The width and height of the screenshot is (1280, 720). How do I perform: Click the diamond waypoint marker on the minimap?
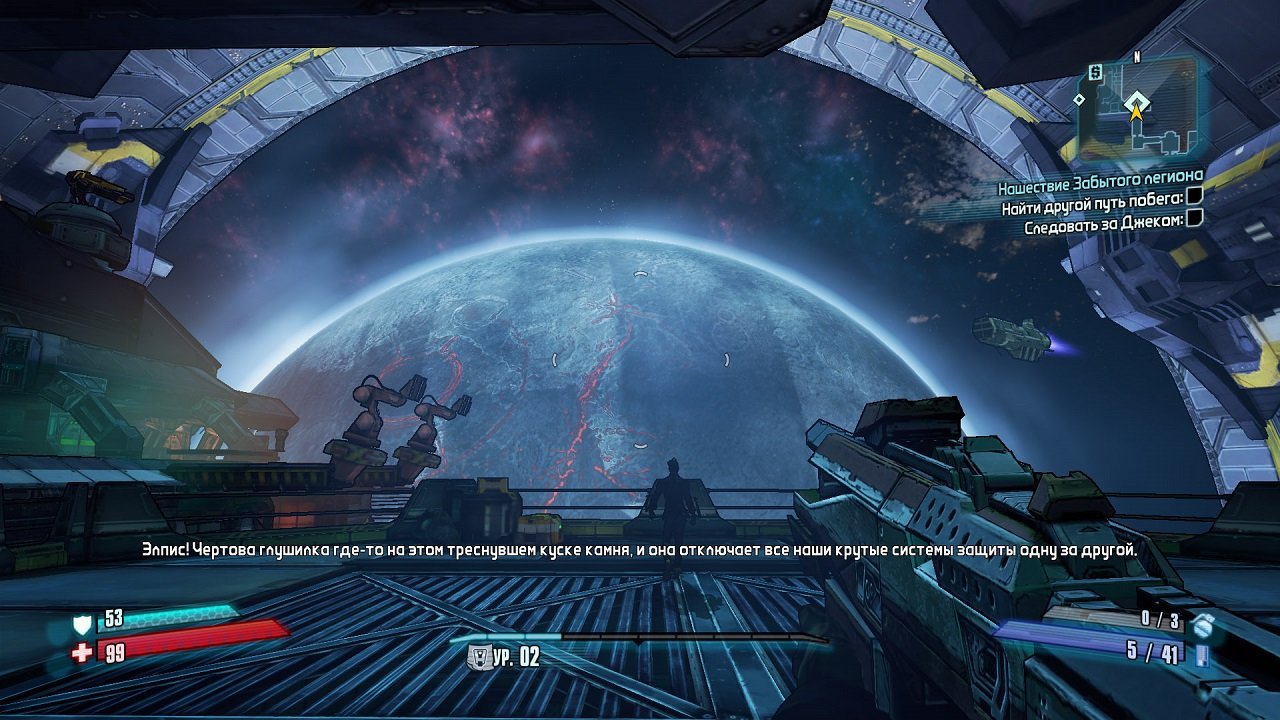1136,100
